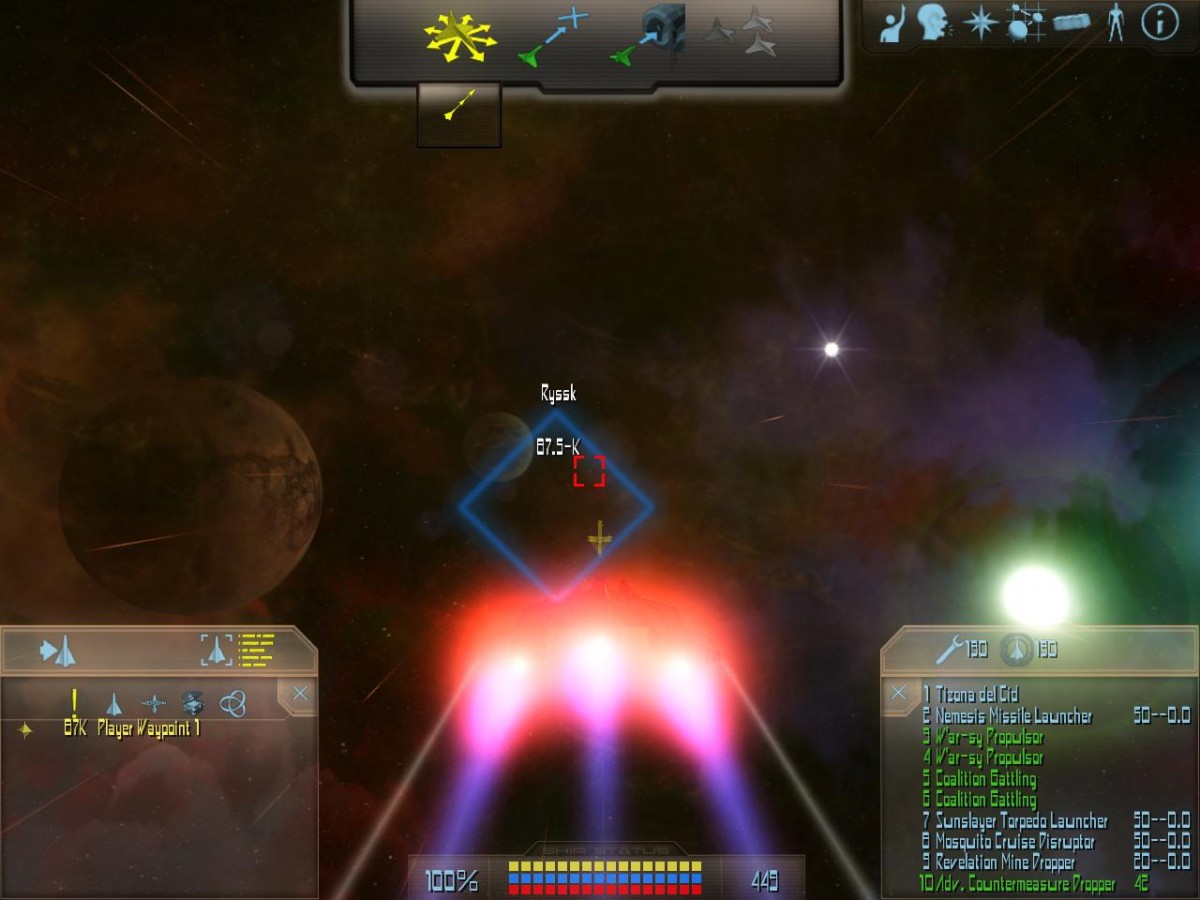Open the talking head chat icon
Image resolution: width=1200 pixels, height=900 pixels.
[x=933, y=23]
